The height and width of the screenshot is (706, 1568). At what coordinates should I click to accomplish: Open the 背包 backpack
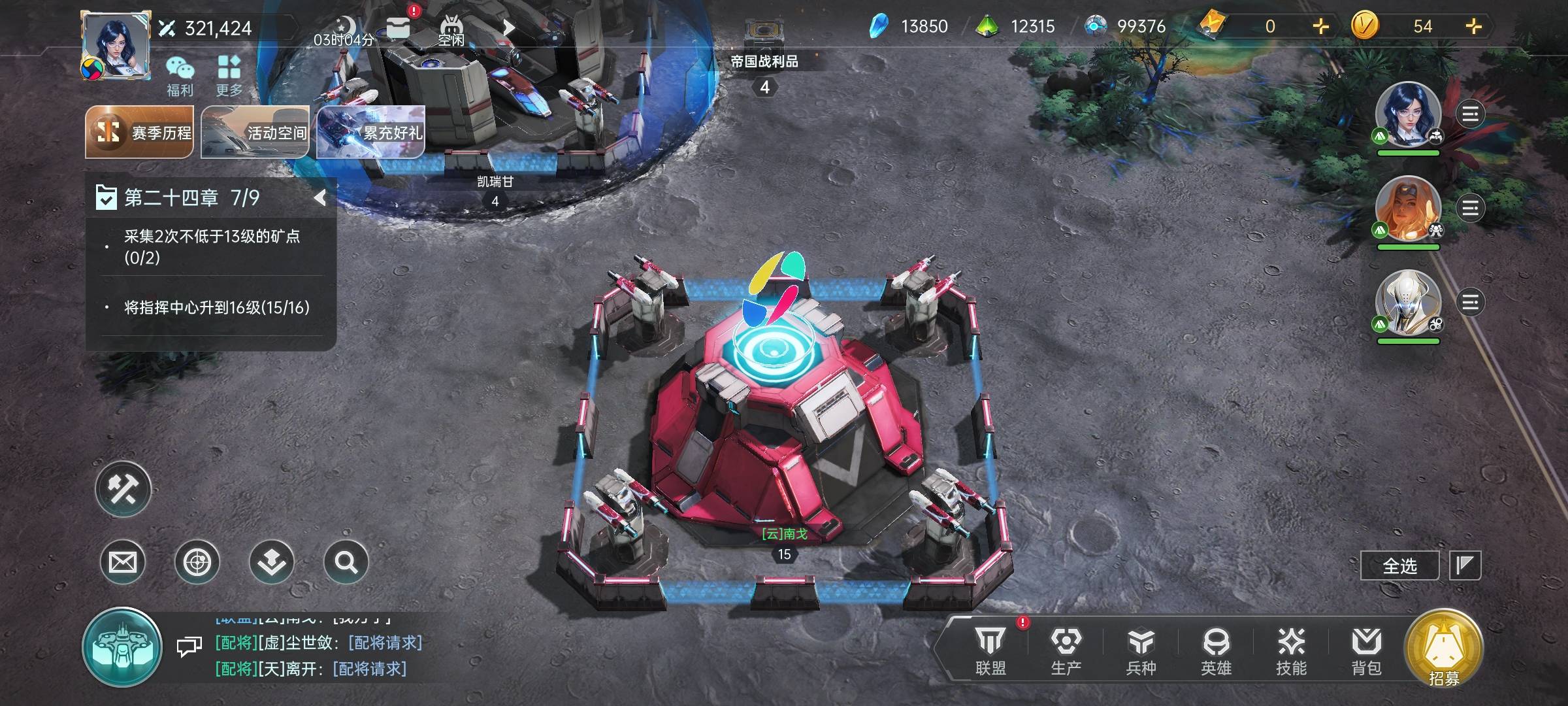1366,651
